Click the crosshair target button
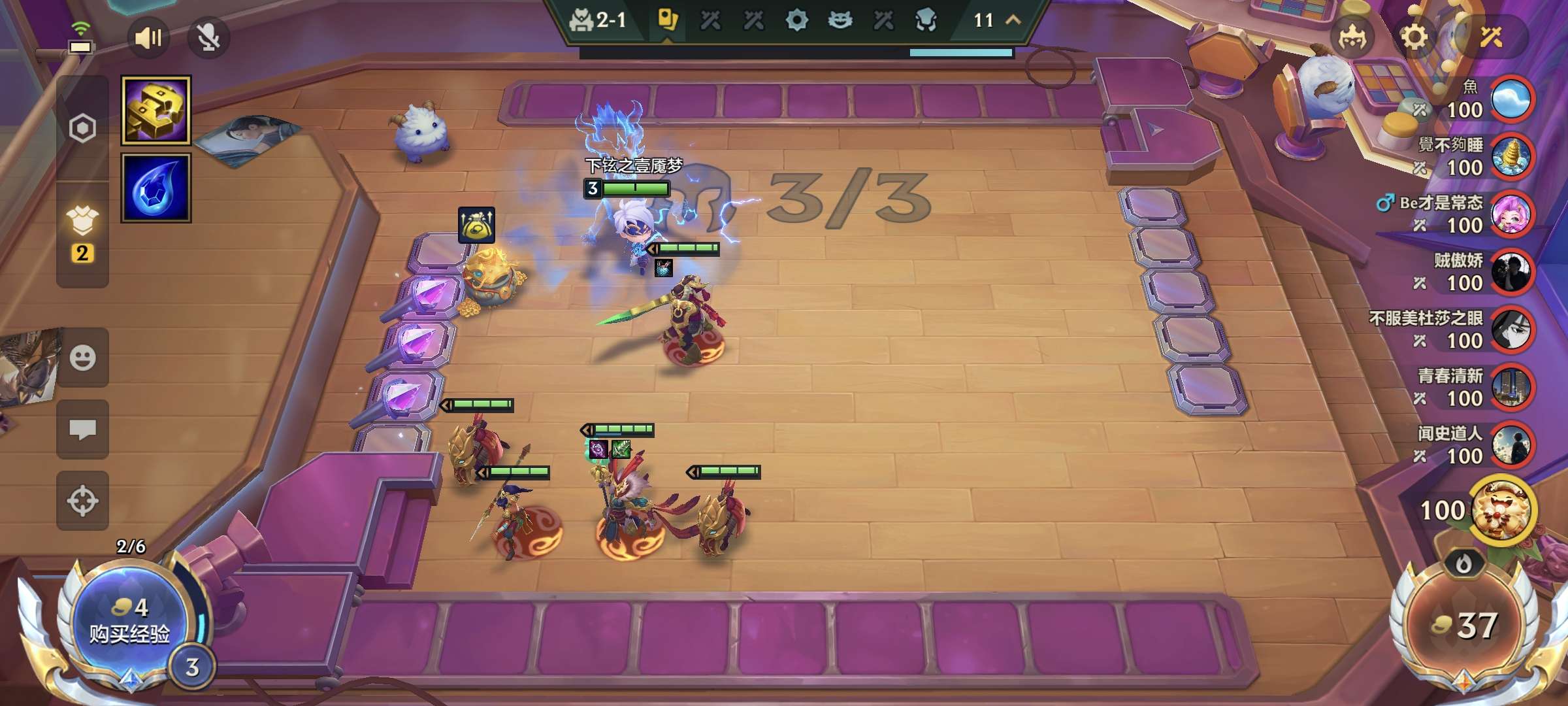The width and height of the screenshot is (1568, 706). (82, 501)
